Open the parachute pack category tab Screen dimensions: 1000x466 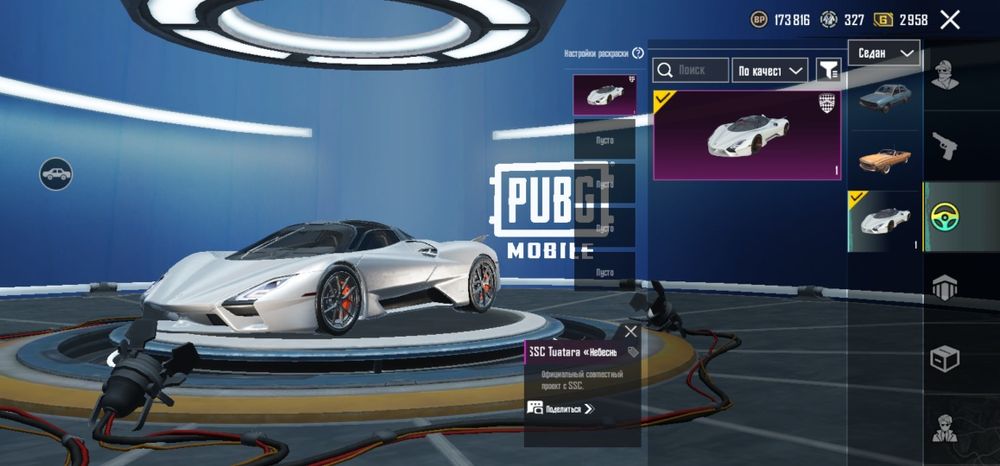coord(945,288)
